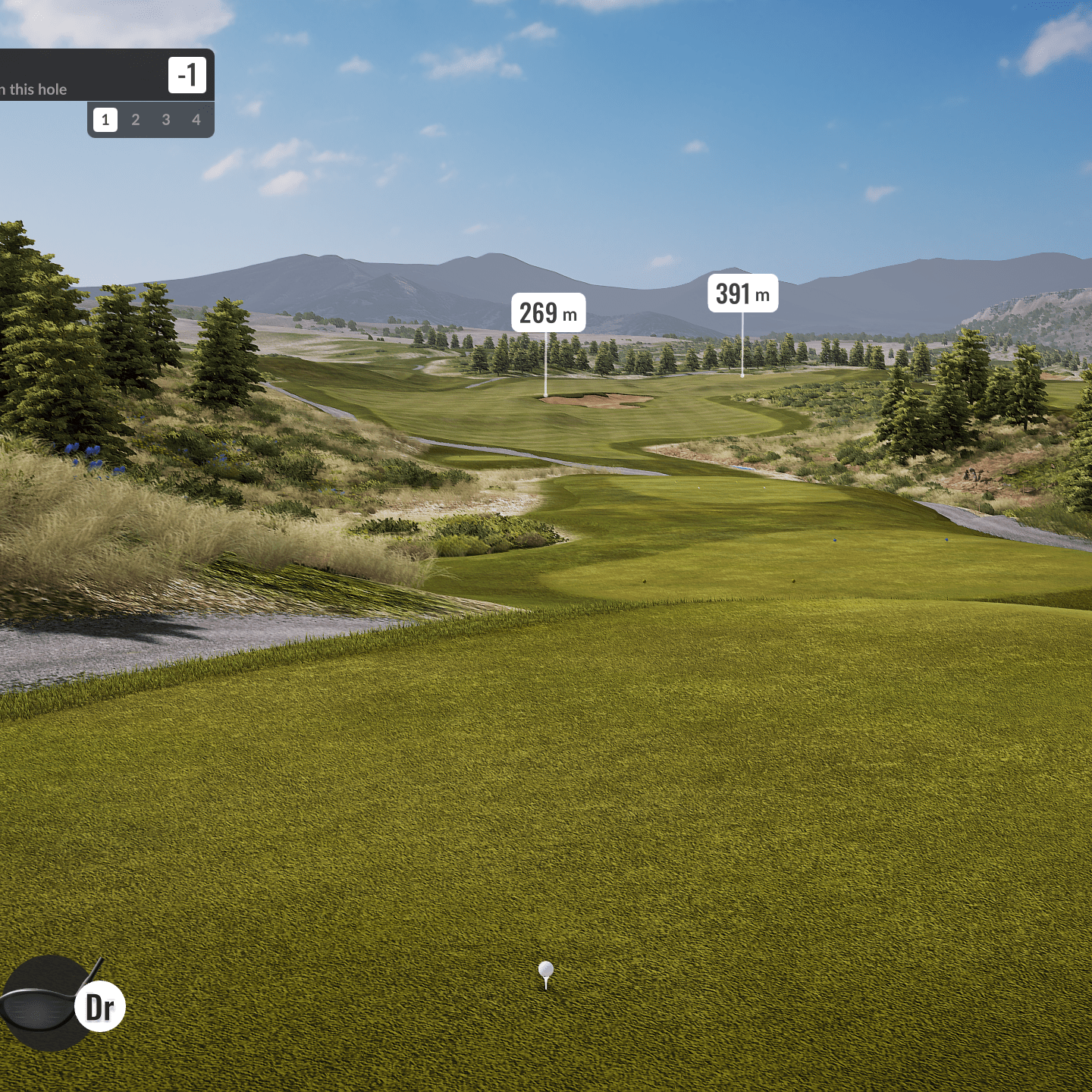Switch to number 2 in the hole panel

(x=136, y=120)
